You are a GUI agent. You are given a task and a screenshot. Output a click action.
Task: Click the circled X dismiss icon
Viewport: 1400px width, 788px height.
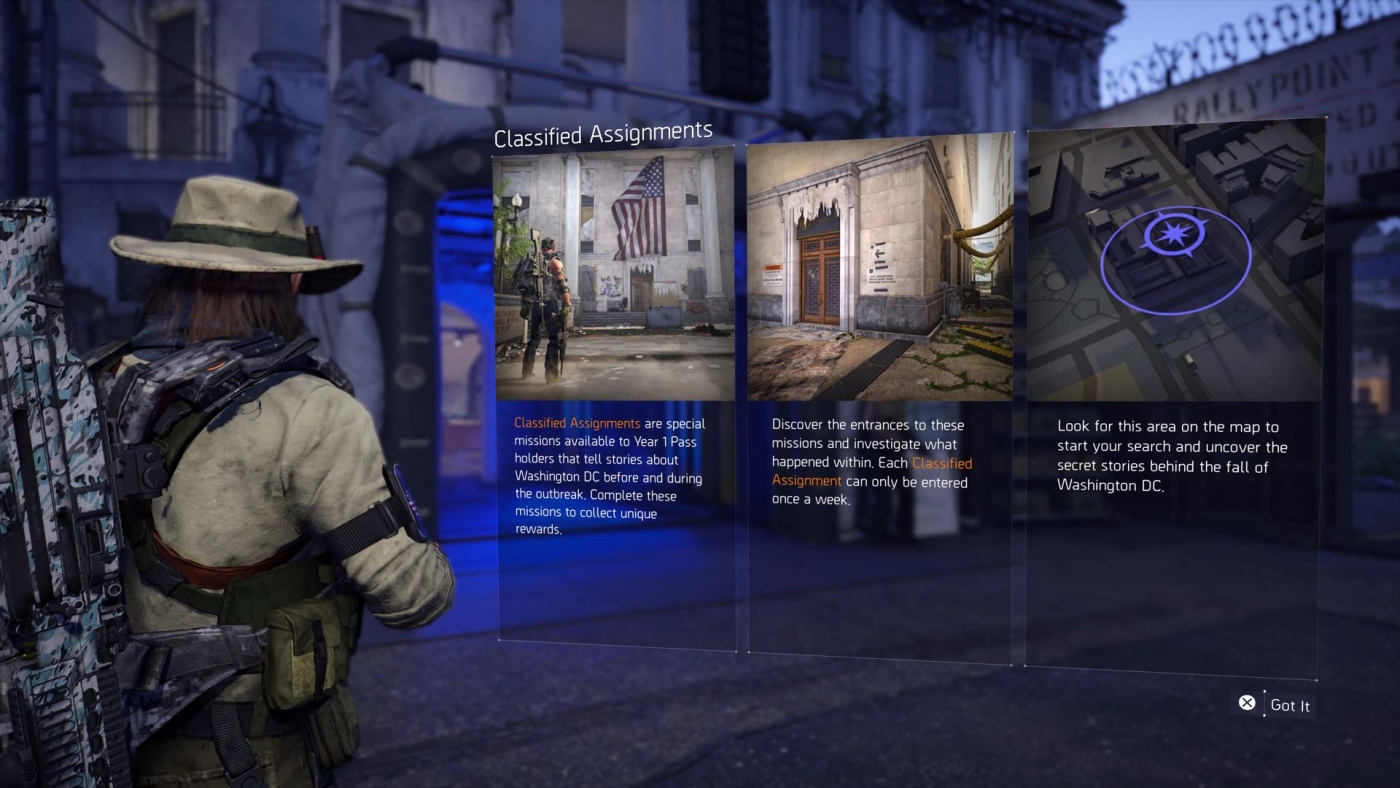click(1247, 703)
